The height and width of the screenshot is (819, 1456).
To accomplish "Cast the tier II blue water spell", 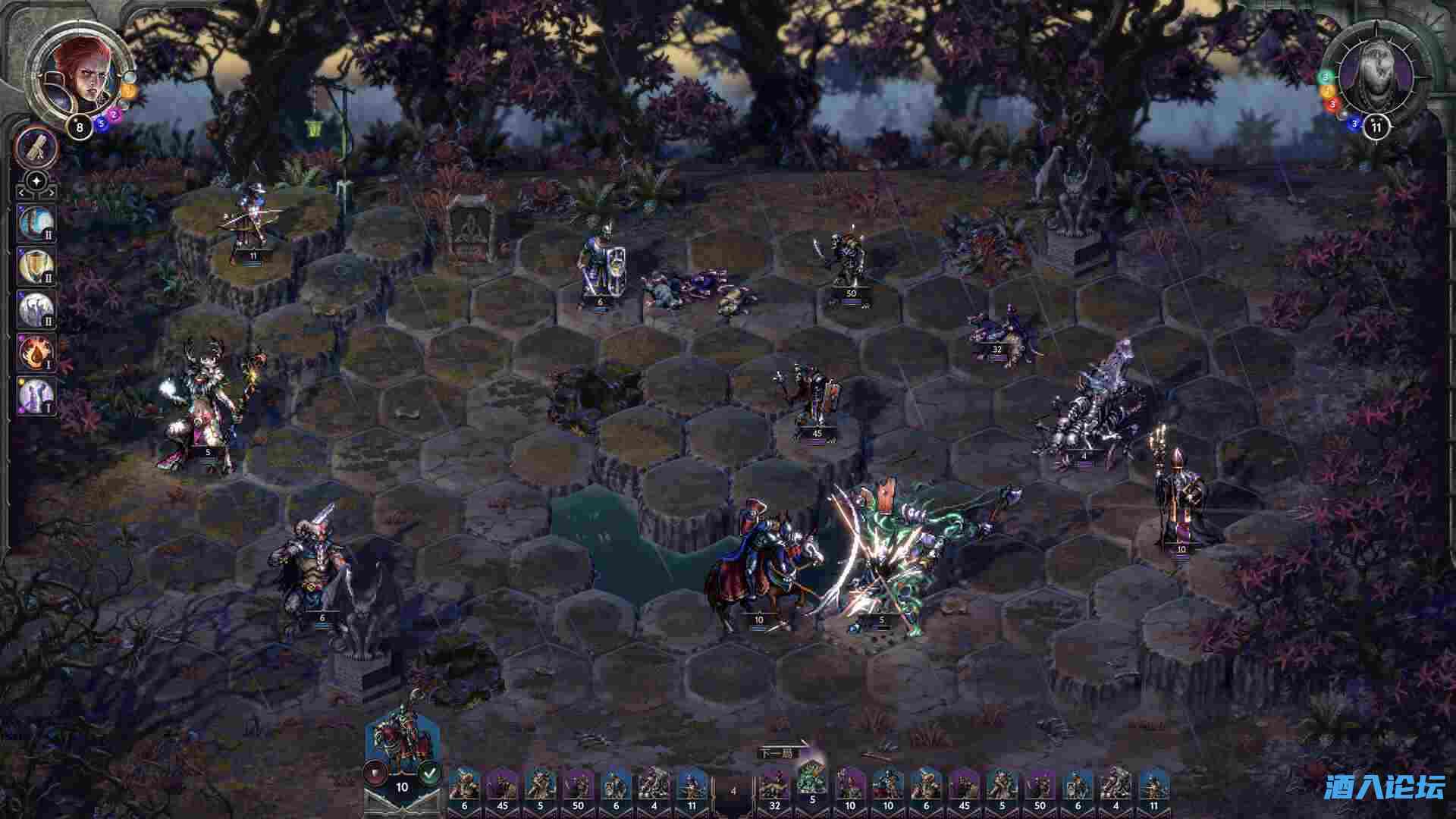I will 35,222.
